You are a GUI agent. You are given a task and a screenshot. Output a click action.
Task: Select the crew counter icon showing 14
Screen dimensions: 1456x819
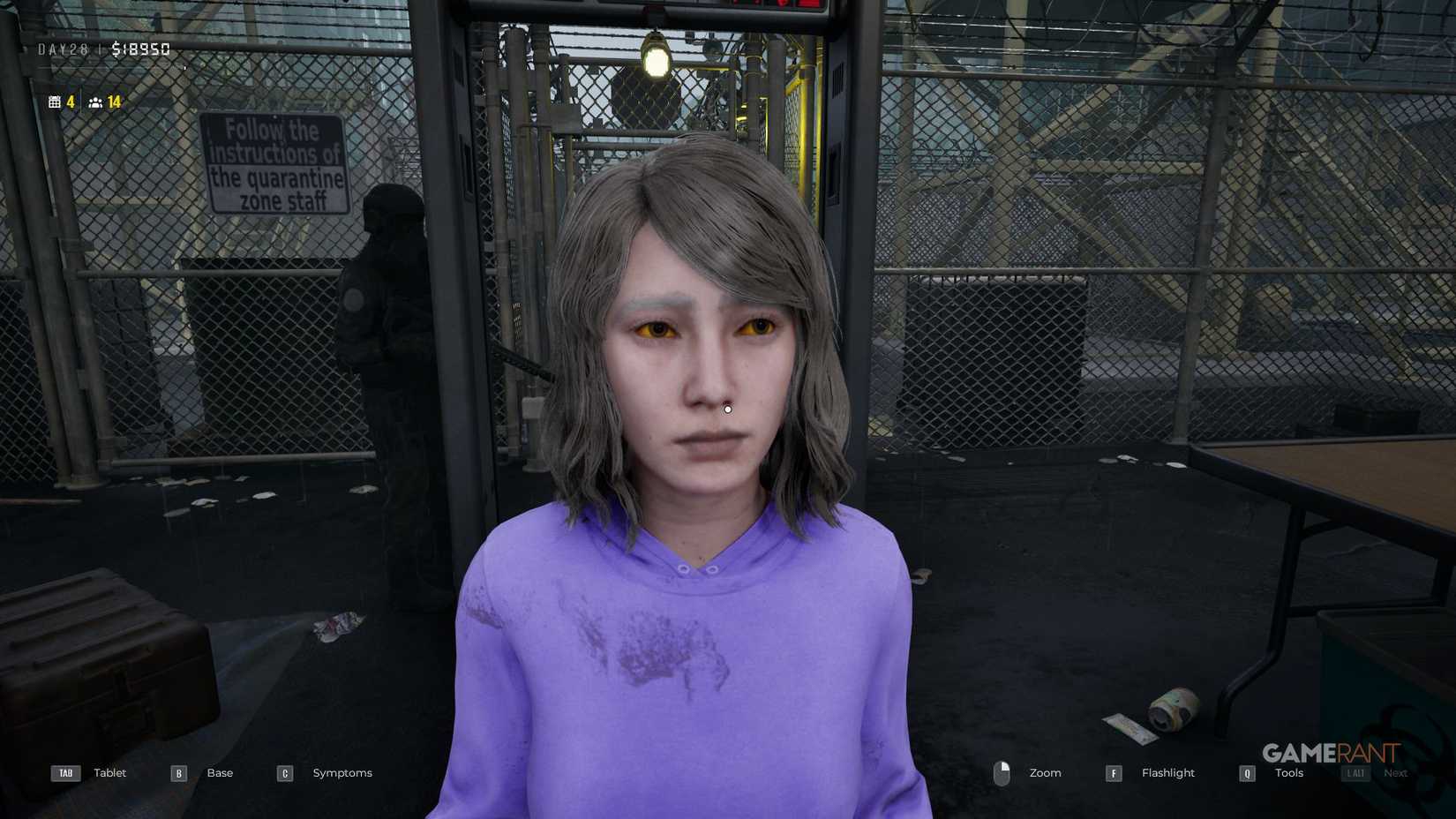96,102
